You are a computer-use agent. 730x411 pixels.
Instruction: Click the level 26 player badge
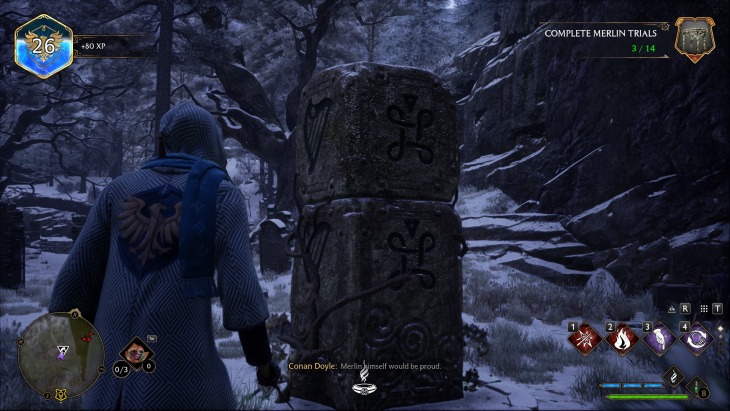(x=43, y=45)
